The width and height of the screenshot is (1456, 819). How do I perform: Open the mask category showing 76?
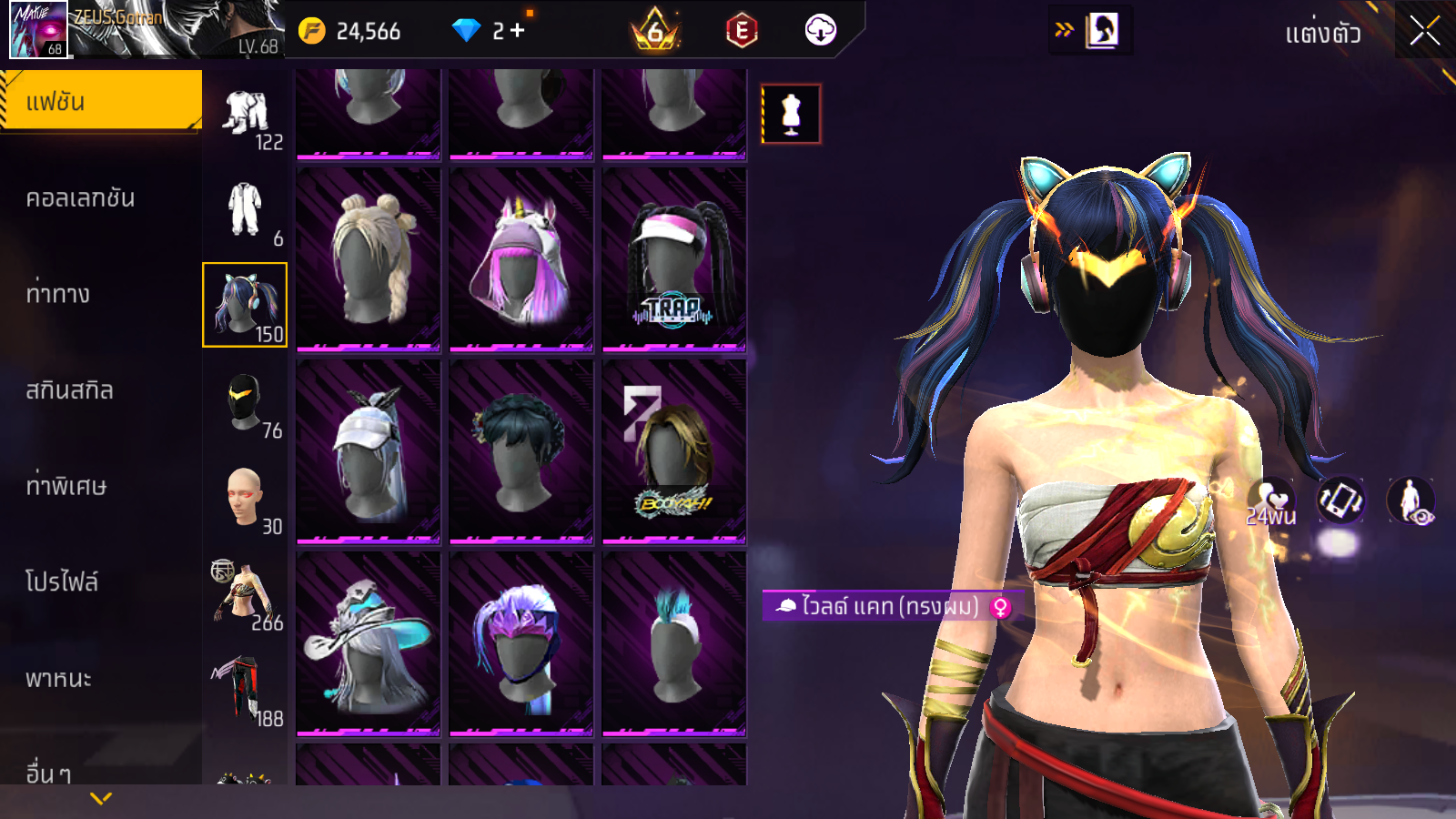(245, 402)
